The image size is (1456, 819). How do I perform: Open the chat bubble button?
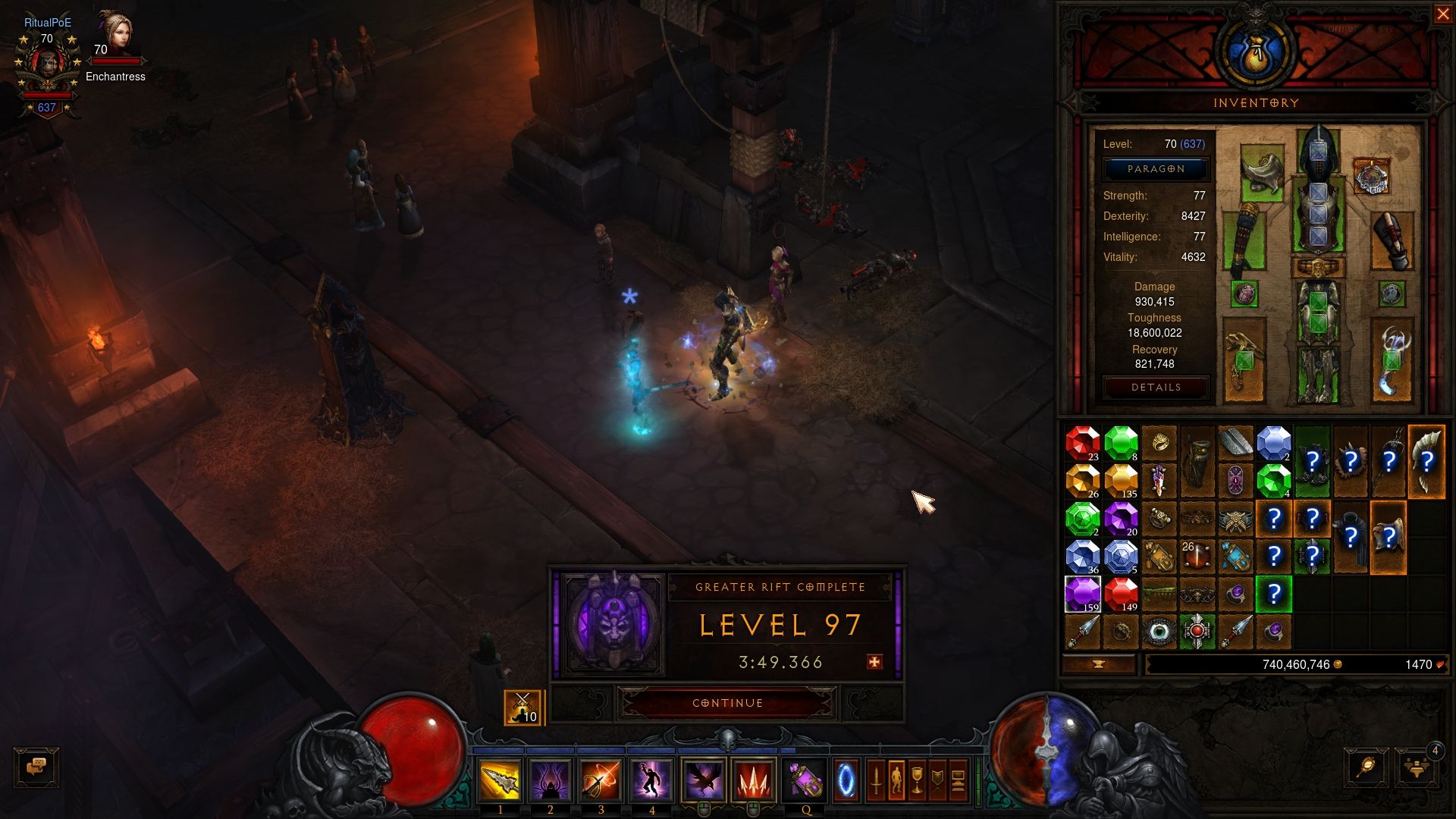36,767
